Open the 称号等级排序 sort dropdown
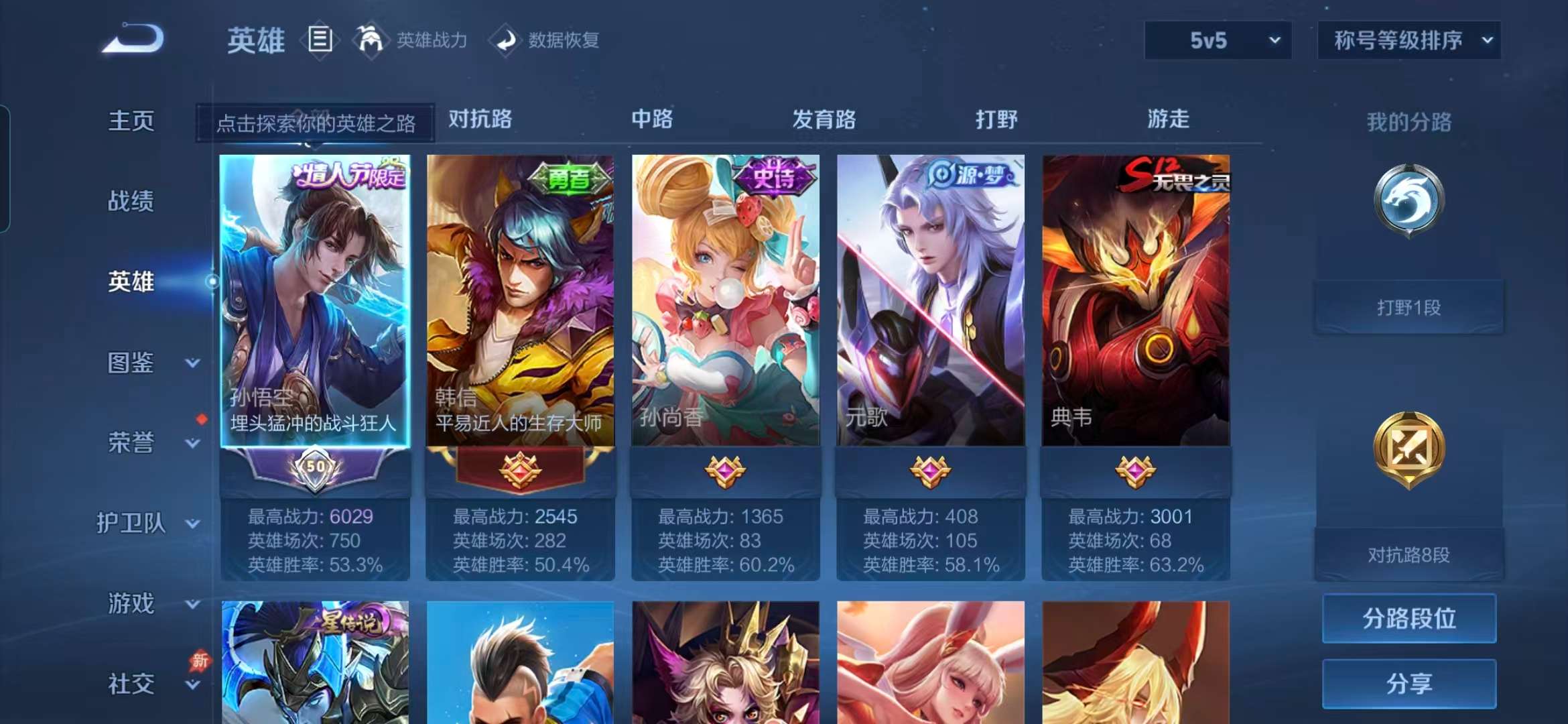 click(1407, 40)
